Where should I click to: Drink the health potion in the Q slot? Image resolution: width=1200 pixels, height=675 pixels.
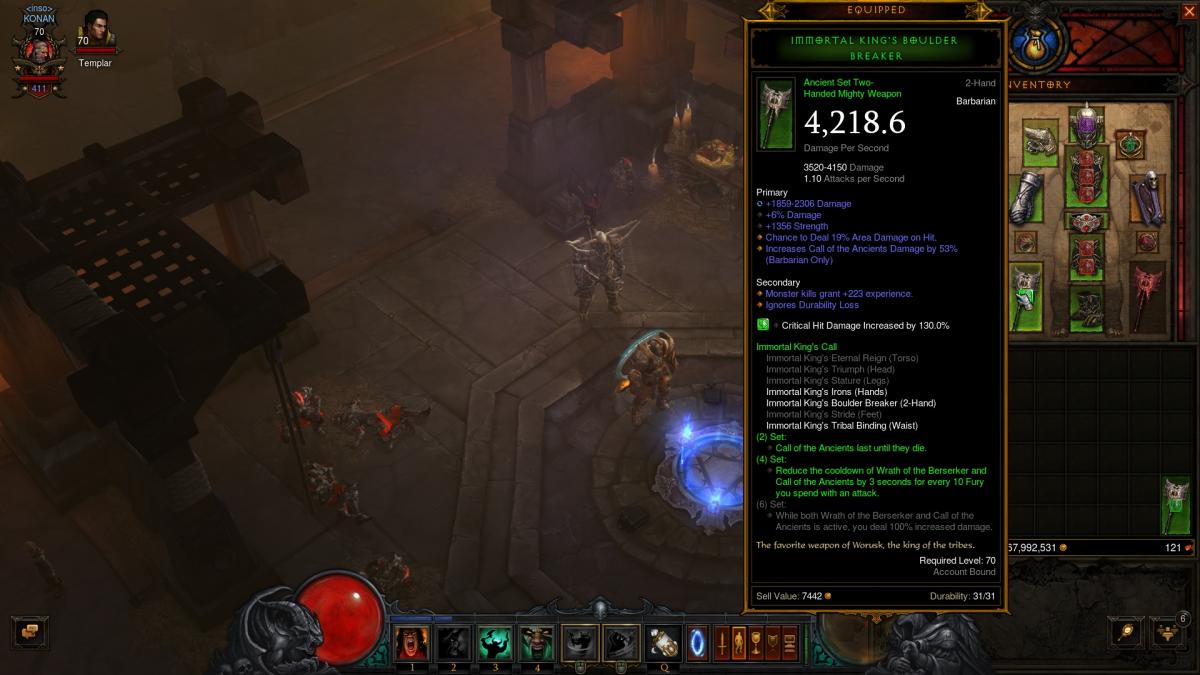(662, 642)
